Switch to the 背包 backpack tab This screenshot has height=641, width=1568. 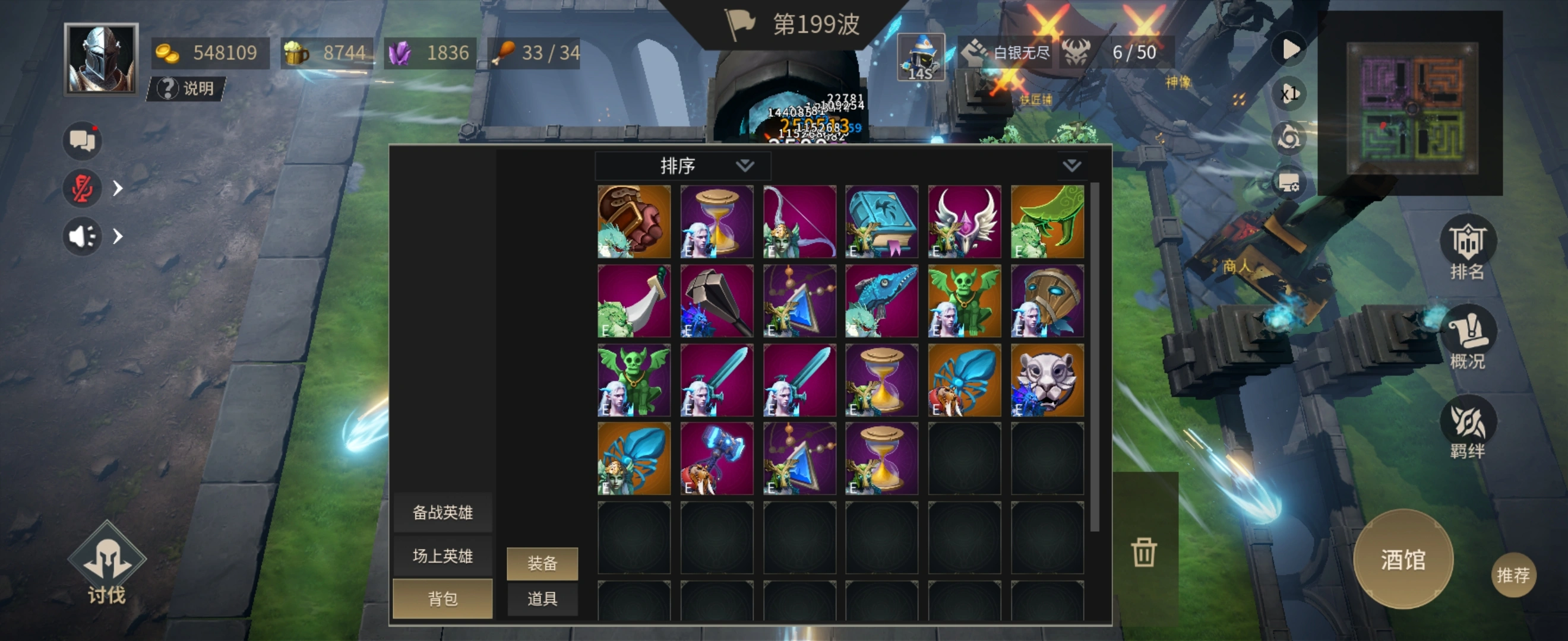tap(442, 598)
